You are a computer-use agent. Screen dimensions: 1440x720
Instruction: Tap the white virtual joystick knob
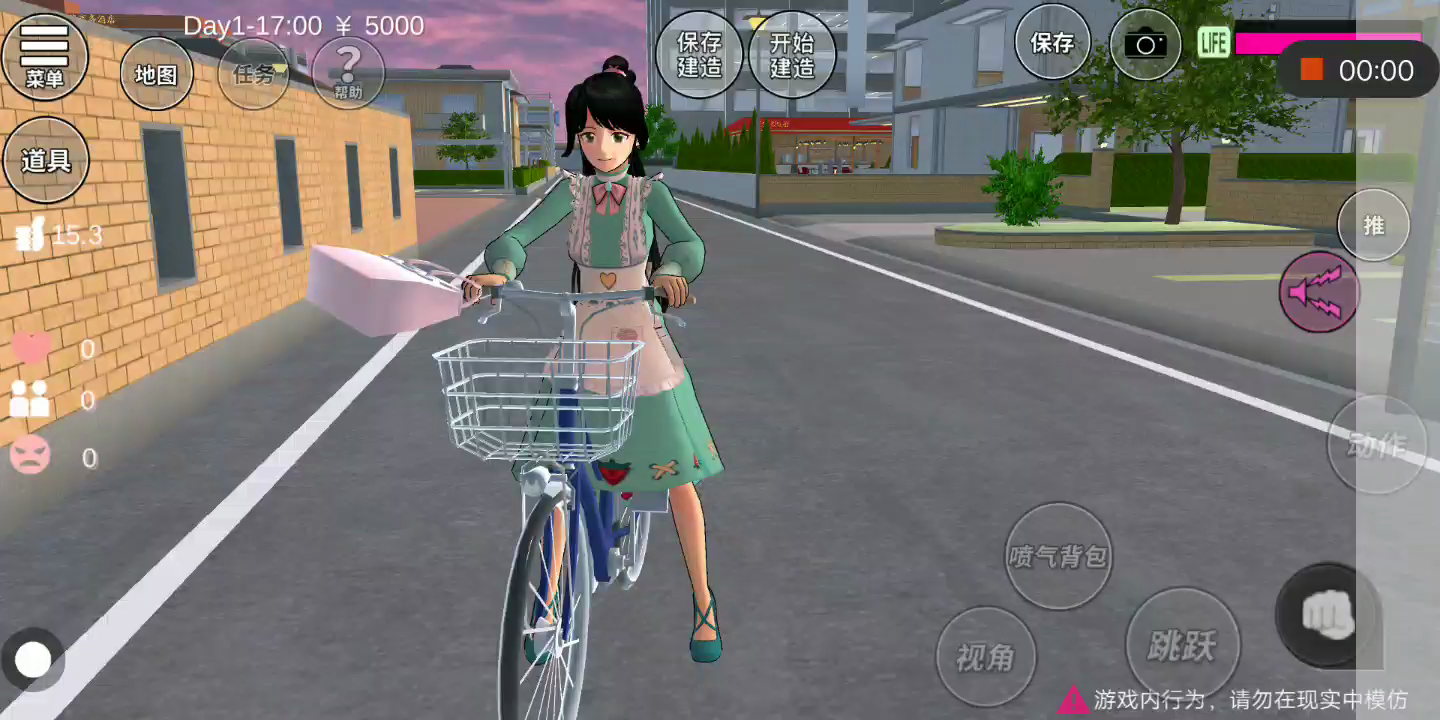point(33,660)
